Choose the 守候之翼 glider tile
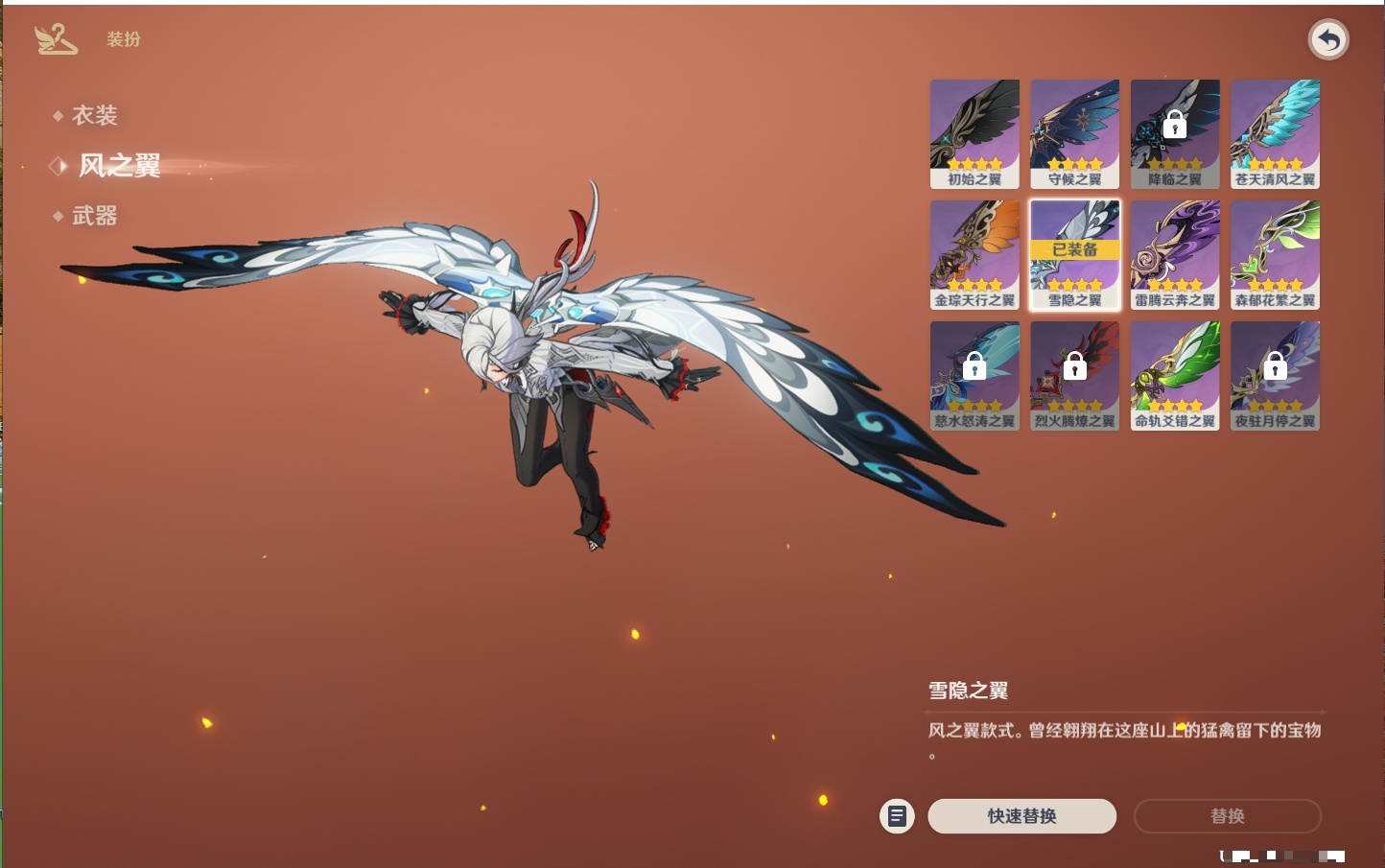This screenshot has height=868, width=1385. point(1074,133)
